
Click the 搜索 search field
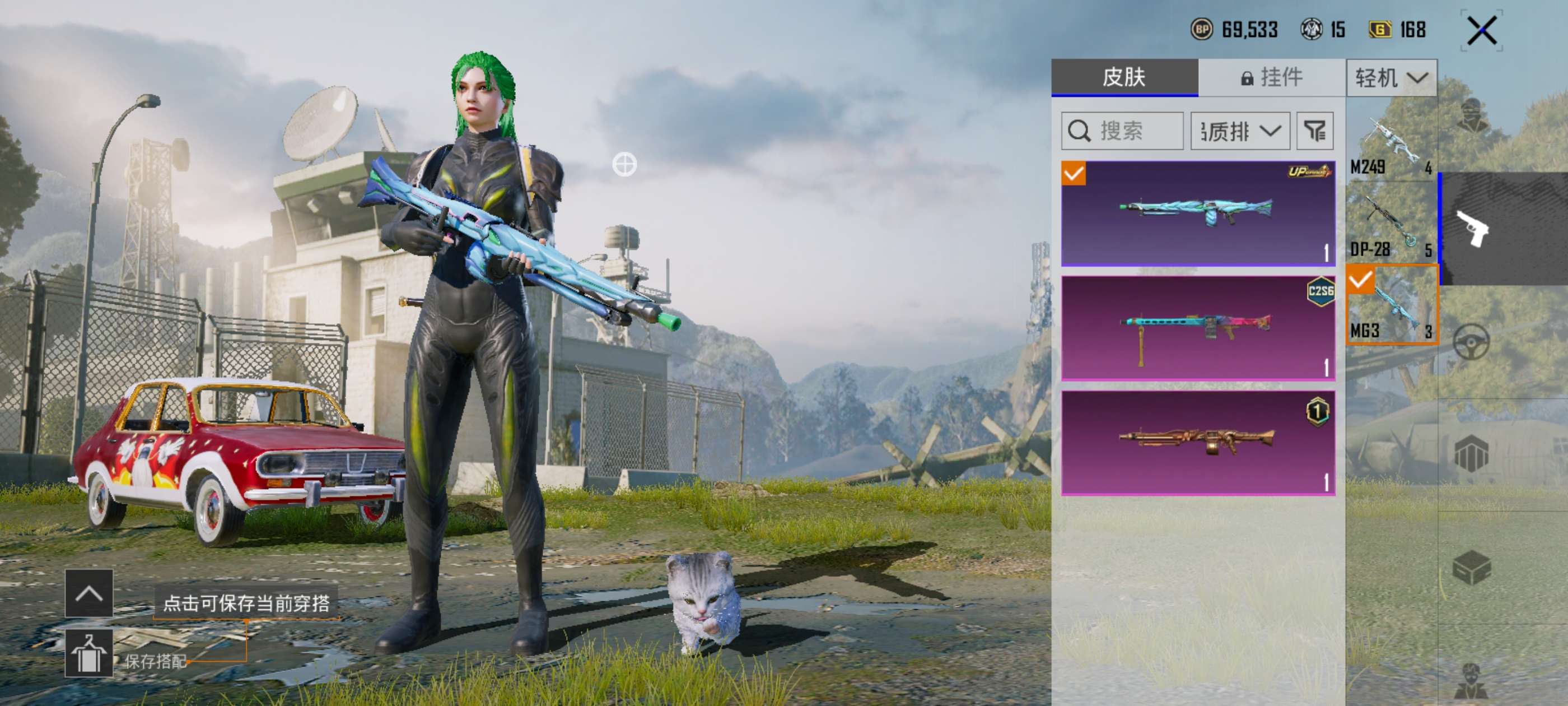1122,131
